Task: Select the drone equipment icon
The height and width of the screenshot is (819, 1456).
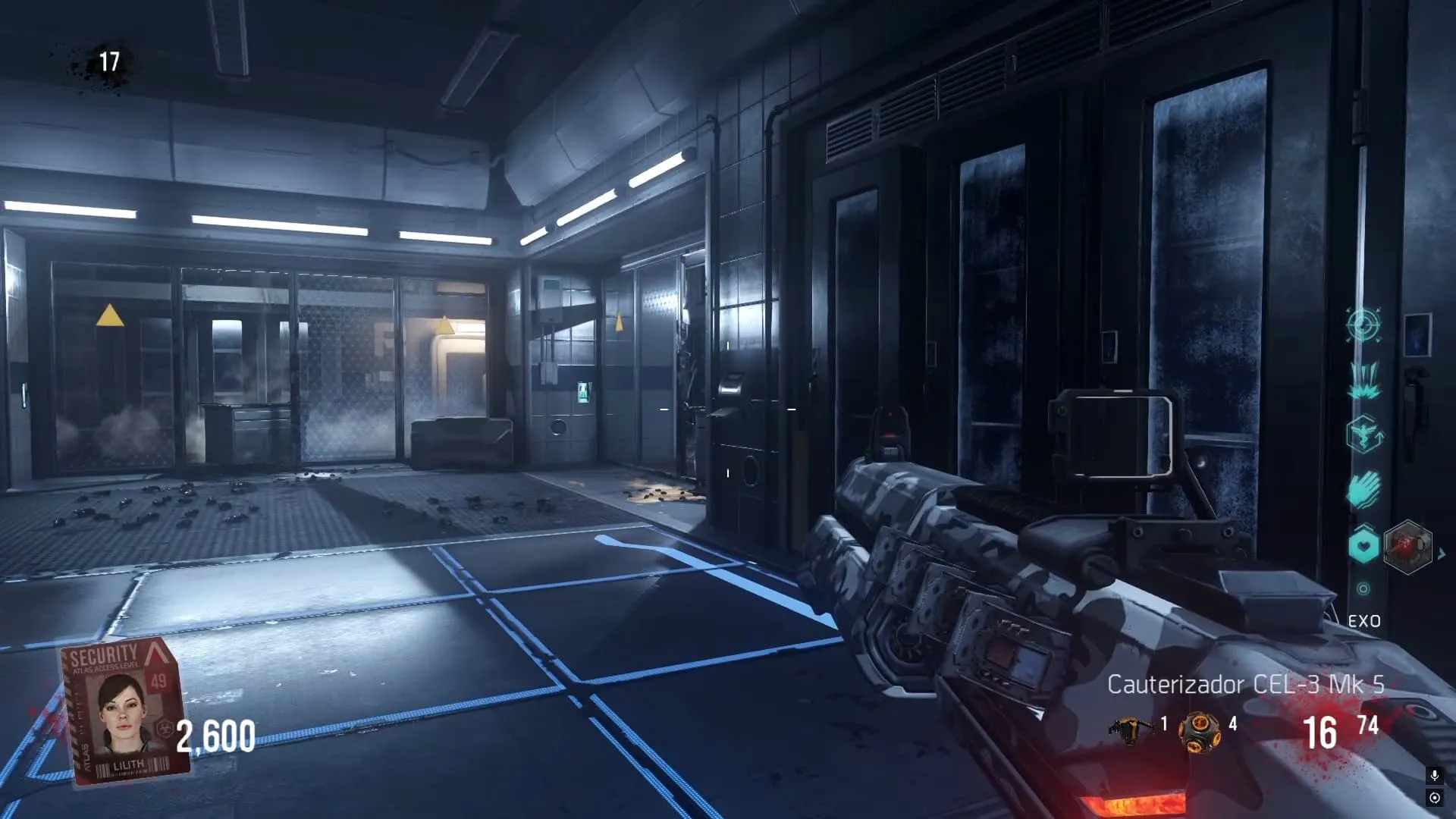Action: point(1129,730)
